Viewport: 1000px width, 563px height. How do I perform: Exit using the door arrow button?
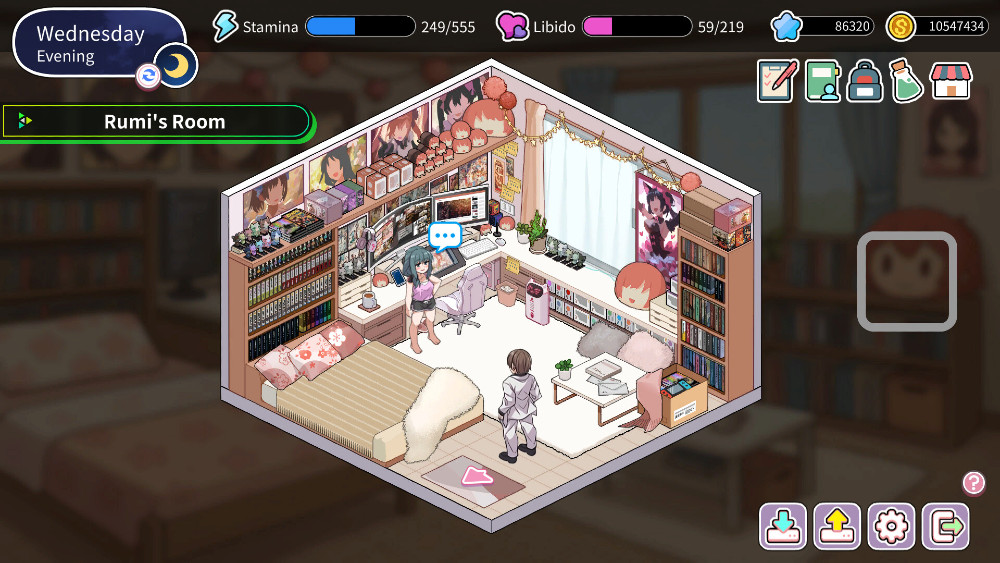[x=945, y=526]
